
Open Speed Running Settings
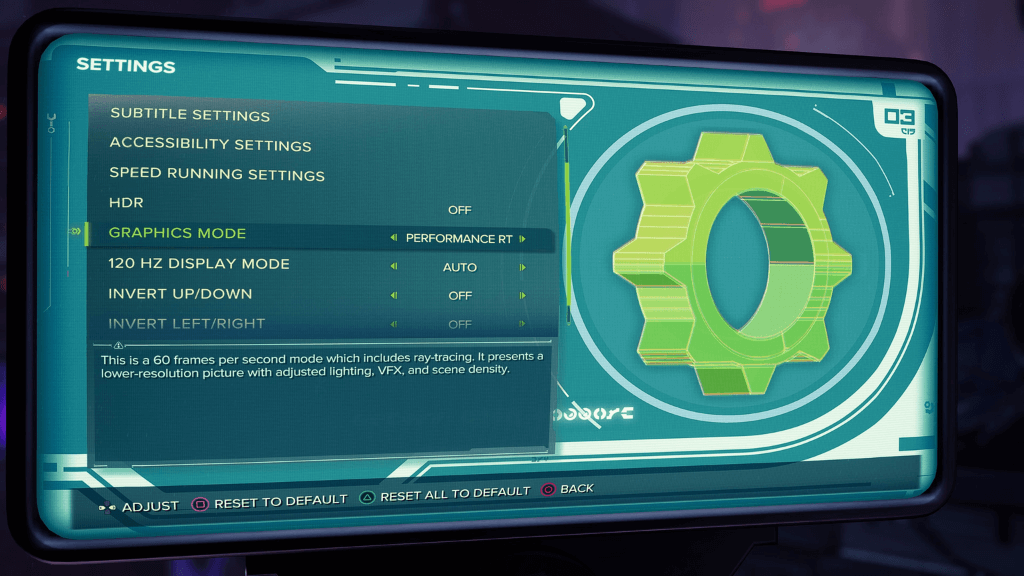[217, 175]
